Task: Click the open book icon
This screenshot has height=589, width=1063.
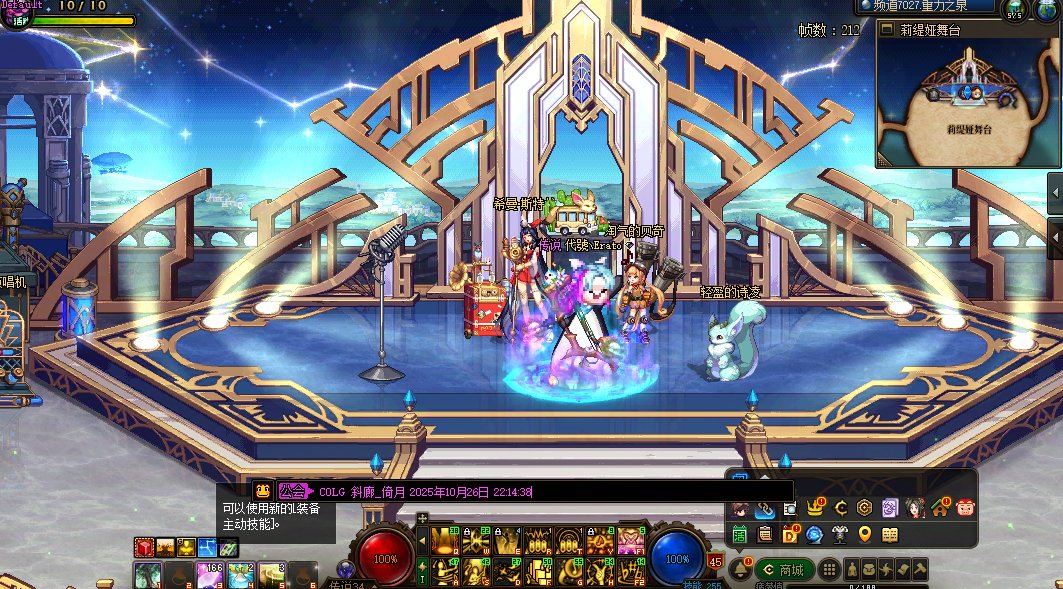Action: pos(890,535)
